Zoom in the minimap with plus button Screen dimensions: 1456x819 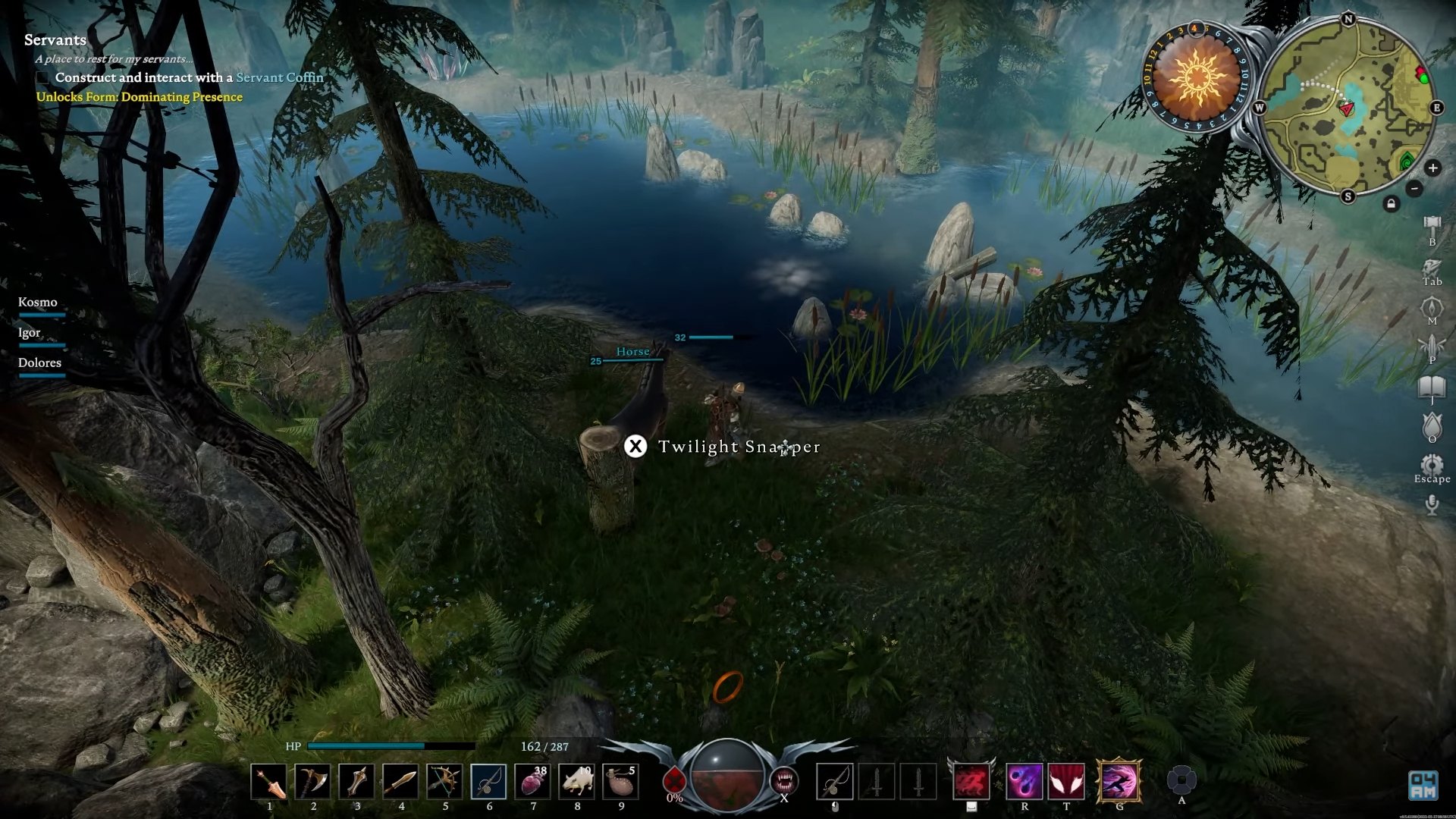point(1432,168)
